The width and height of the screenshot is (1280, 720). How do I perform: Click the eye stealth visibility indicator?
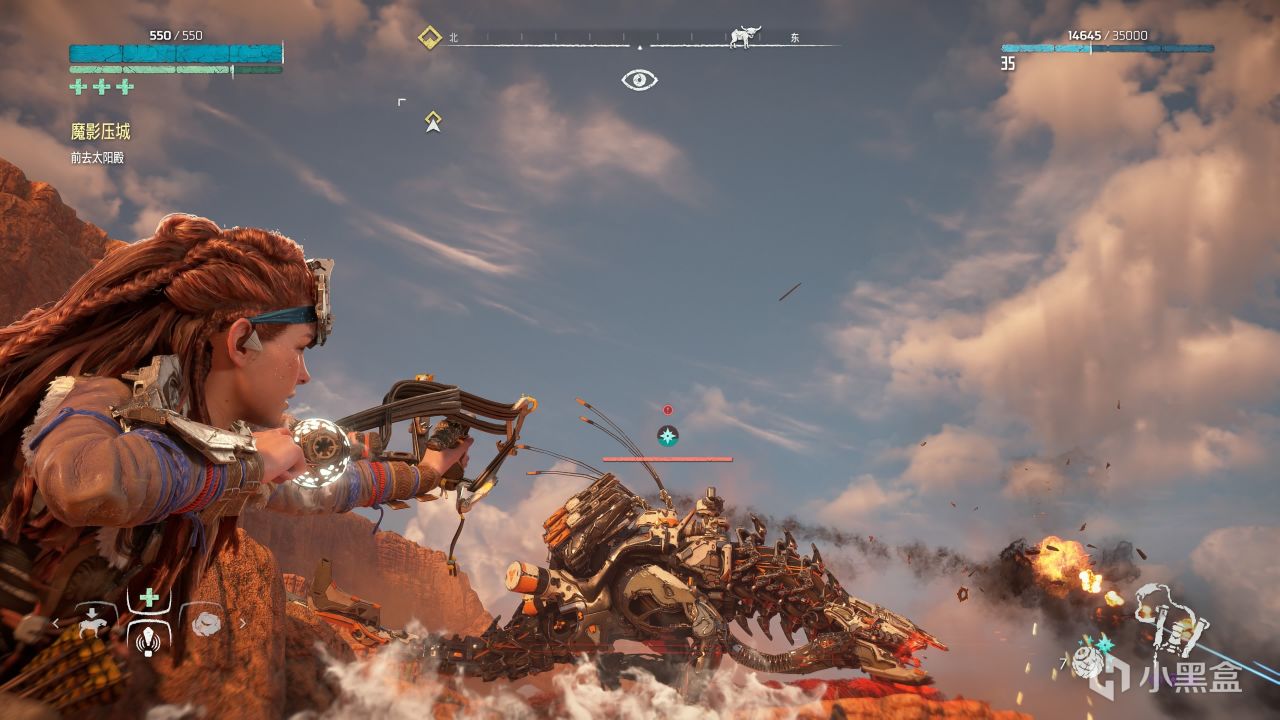tap(639, 80)
